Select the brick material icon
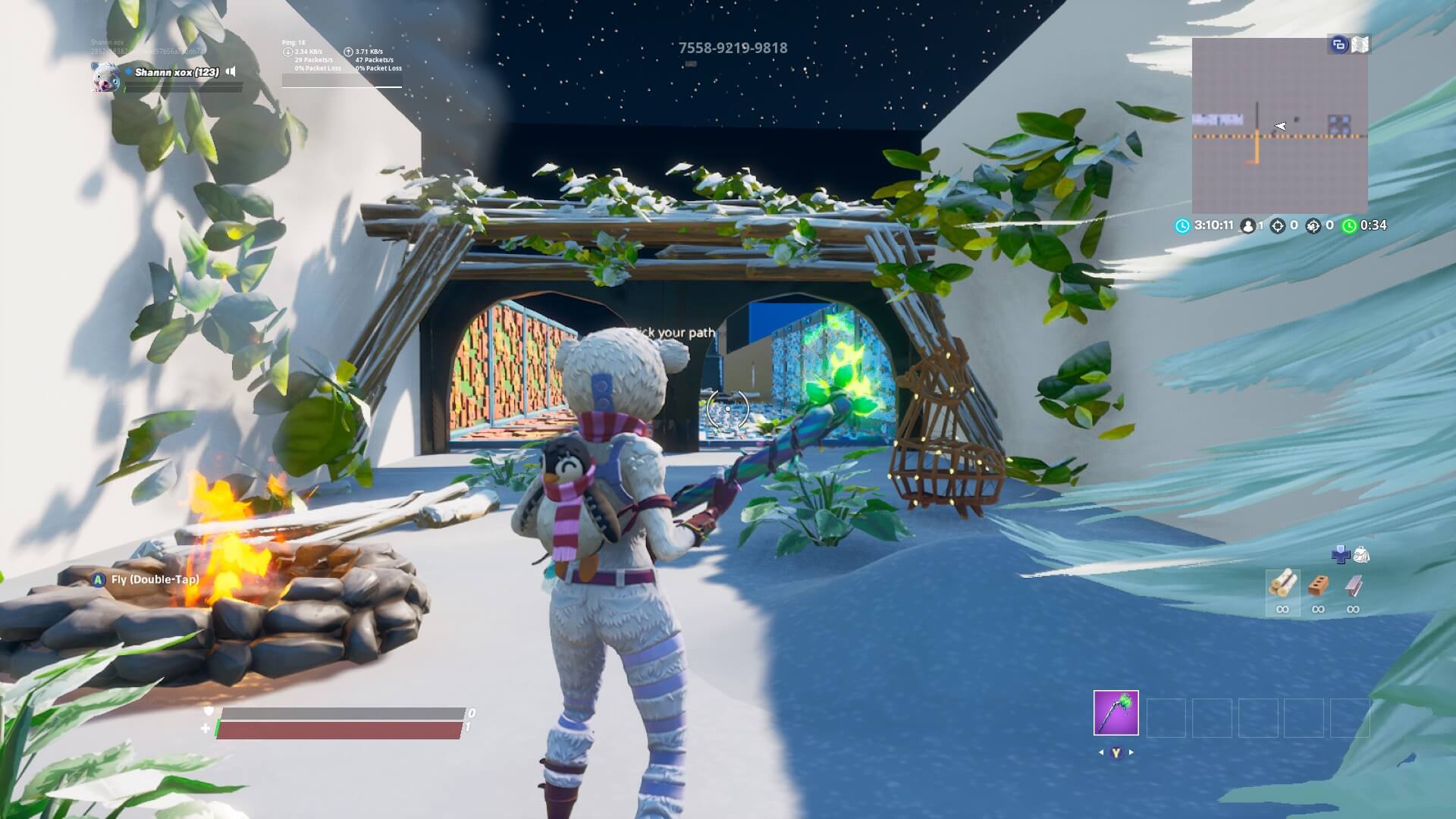The height and width of the screenshot is (819, 1456). coord(1319,582)
